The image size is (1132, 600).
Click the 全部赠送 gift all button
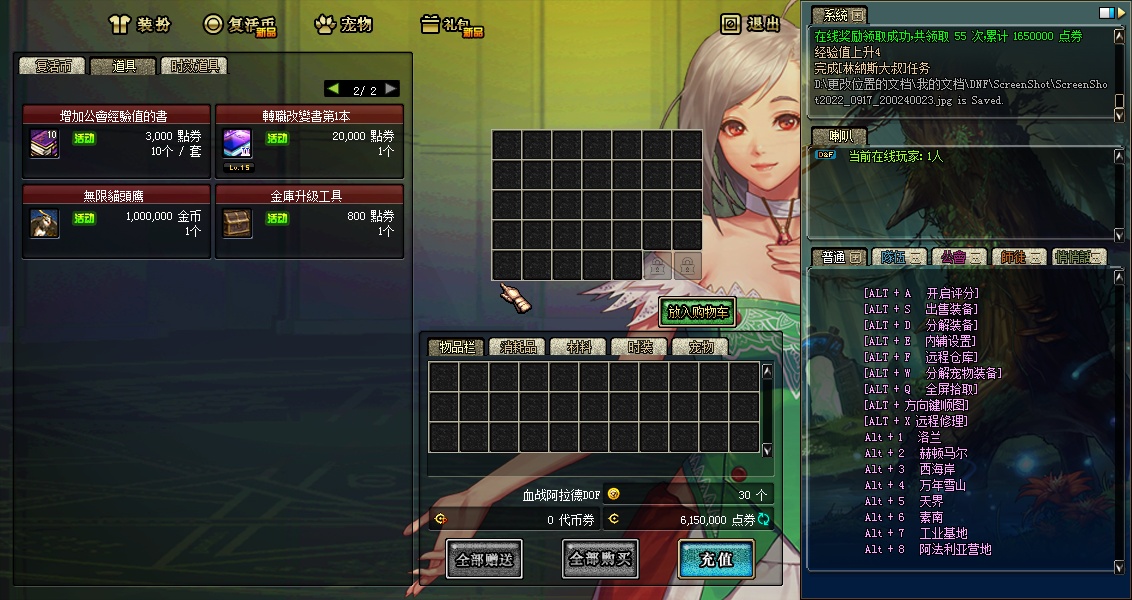(x=484, y=559)
